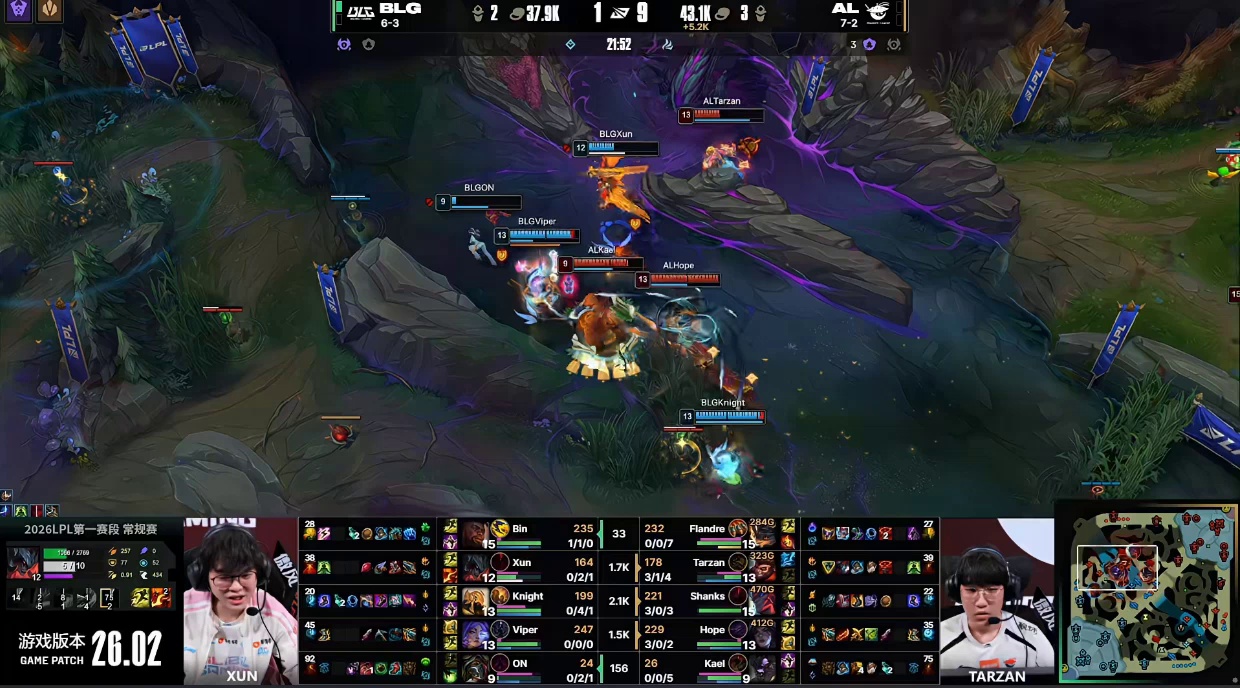
Task: Open the XUN player camera thumbnail
Action: 241,600
